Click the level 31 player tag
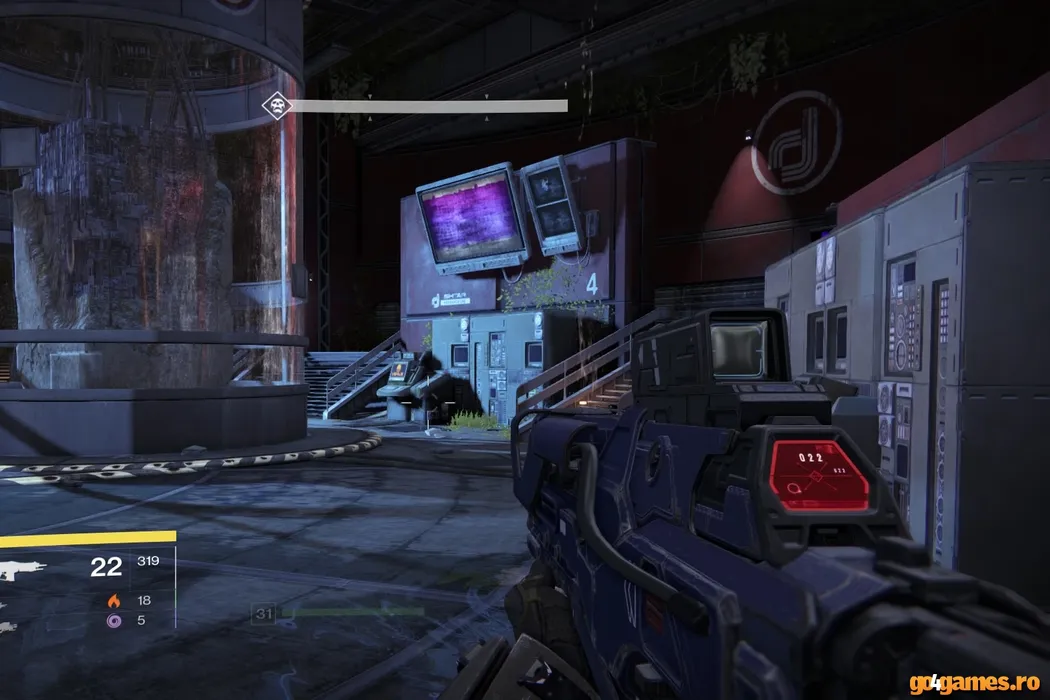 (x=264, y=613)
